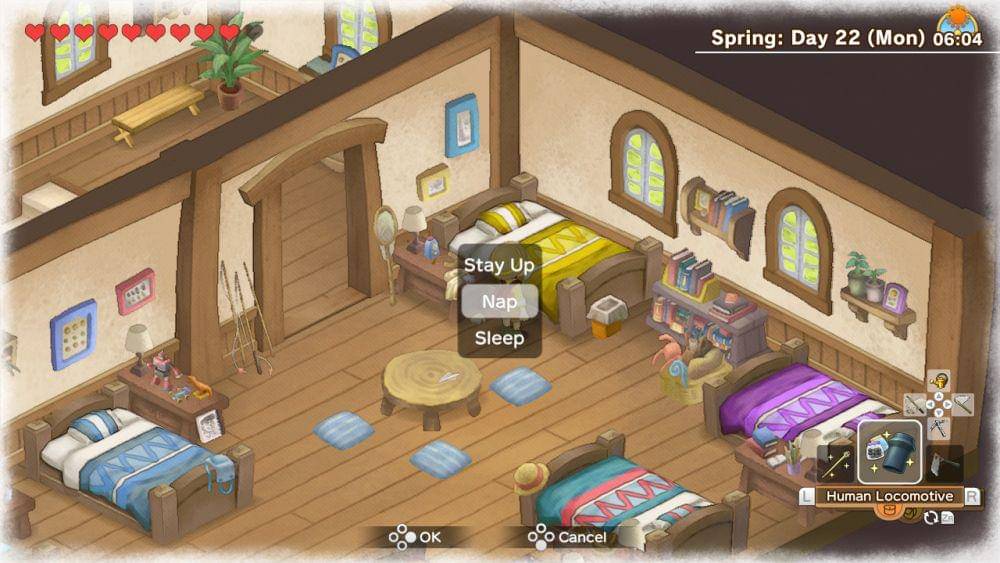Equip the pickaxe tool shortcut
Screen dimensions: 1000x563
pos(938,428)
